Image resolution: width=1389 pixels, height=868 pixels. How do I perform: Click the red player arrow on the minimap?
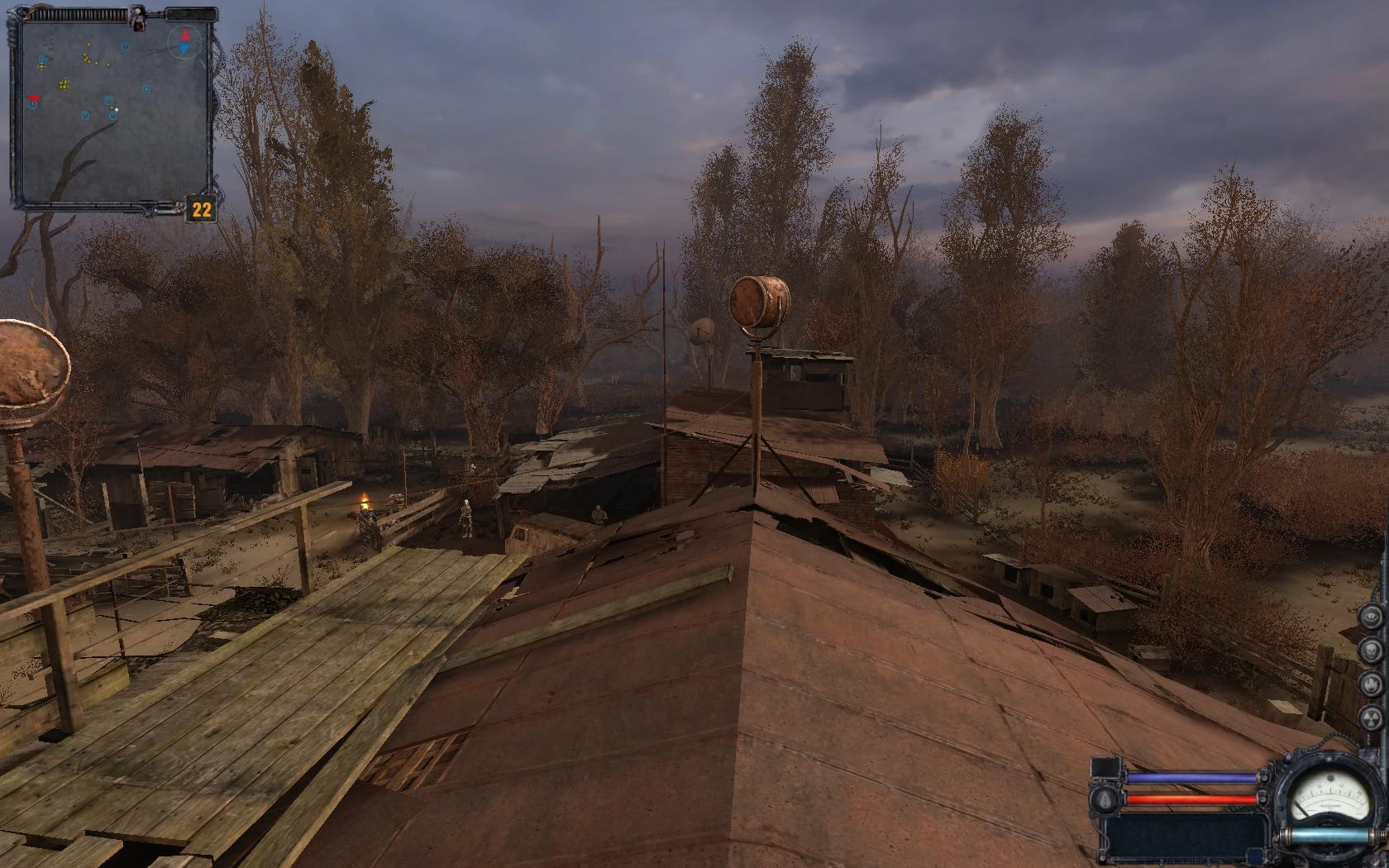pos(34,98)
